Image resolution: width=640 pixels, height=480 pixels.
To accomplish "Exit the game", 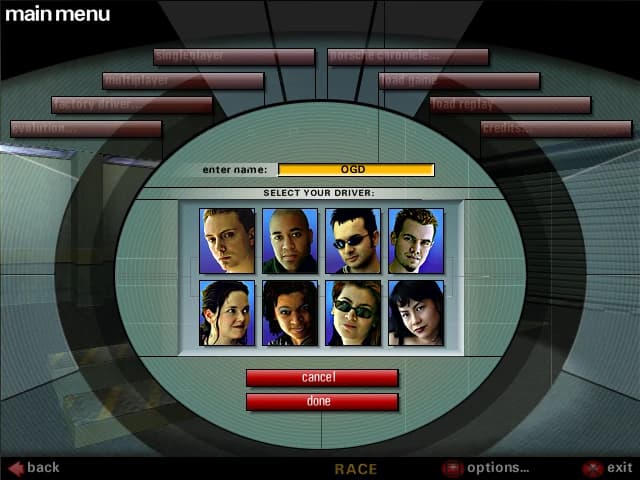I will pyautogui.click(x=608, y=467).
